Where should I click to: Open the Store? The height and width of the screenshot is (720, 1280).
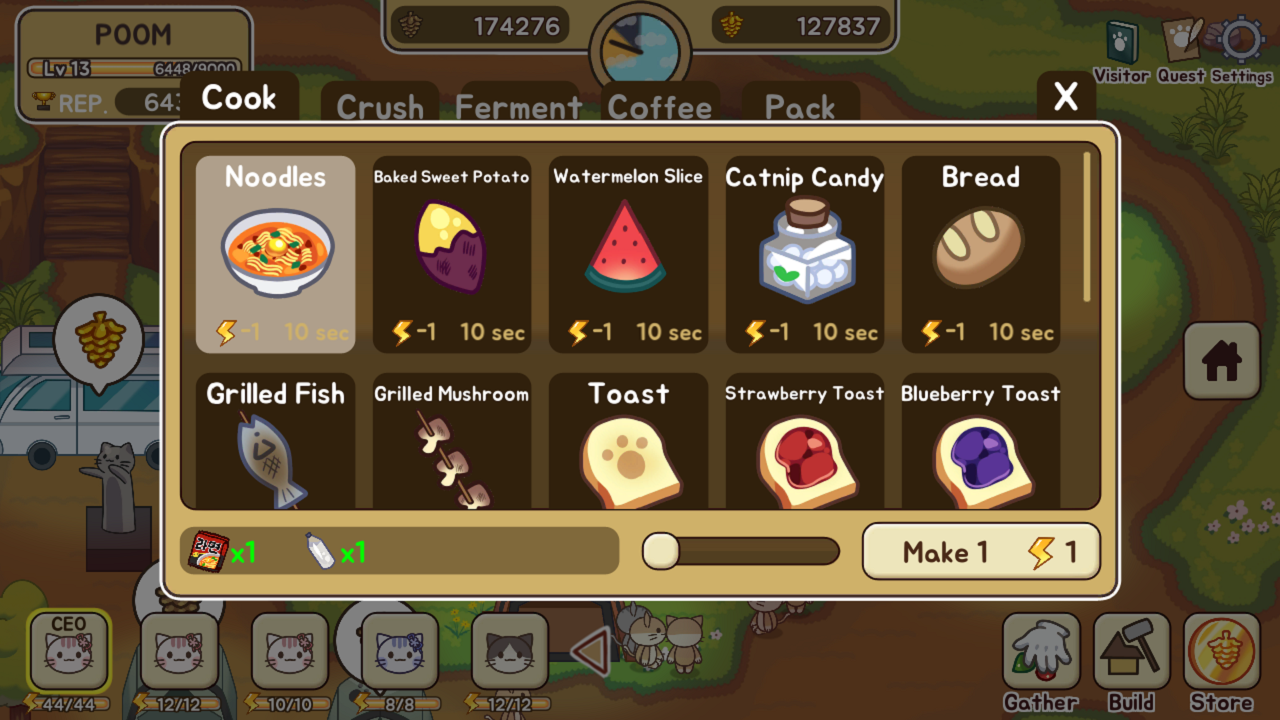pyautogui.click(x=1221, y=660)
